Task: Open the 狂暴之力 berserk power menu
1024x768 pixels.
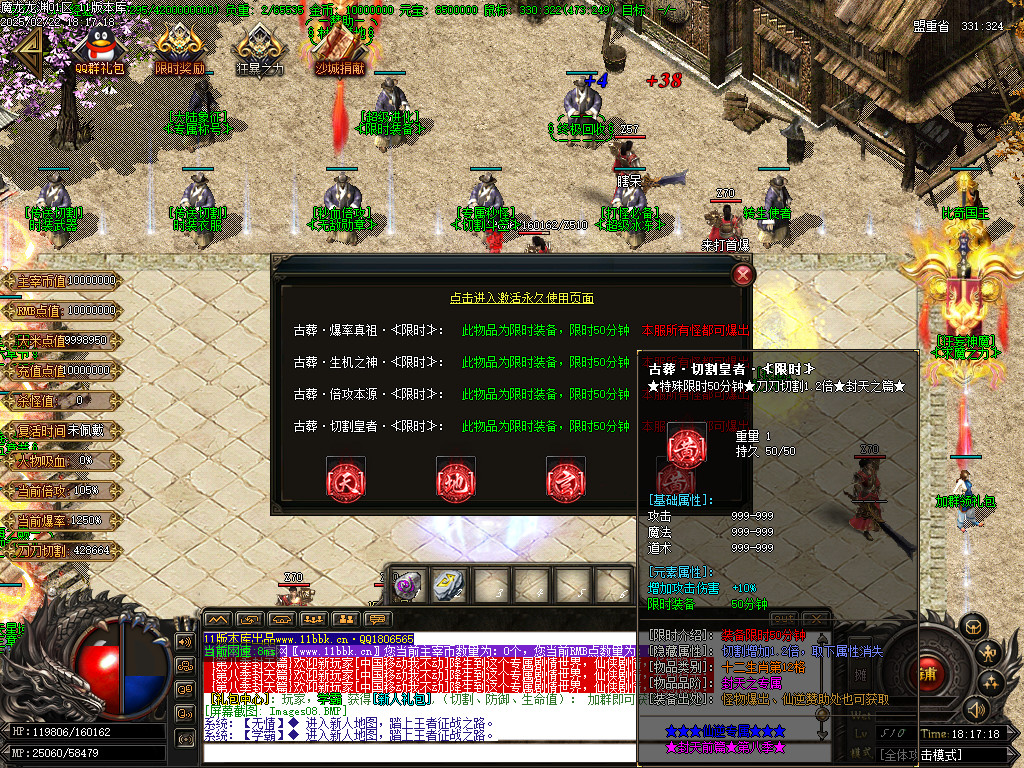Action: tap(259, 48)
